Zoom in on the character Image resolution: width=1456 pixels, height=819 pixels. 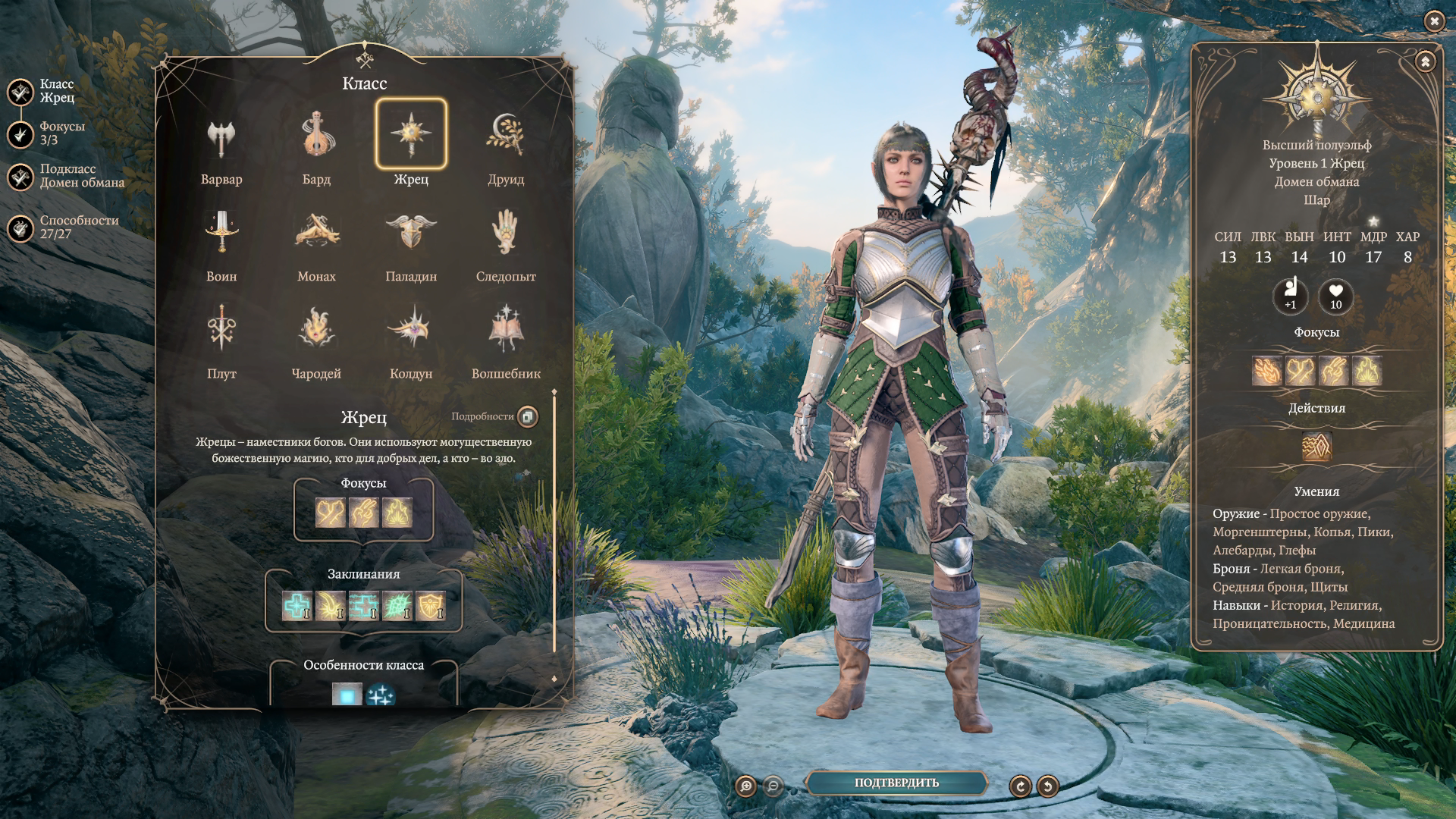coord(746,786)
